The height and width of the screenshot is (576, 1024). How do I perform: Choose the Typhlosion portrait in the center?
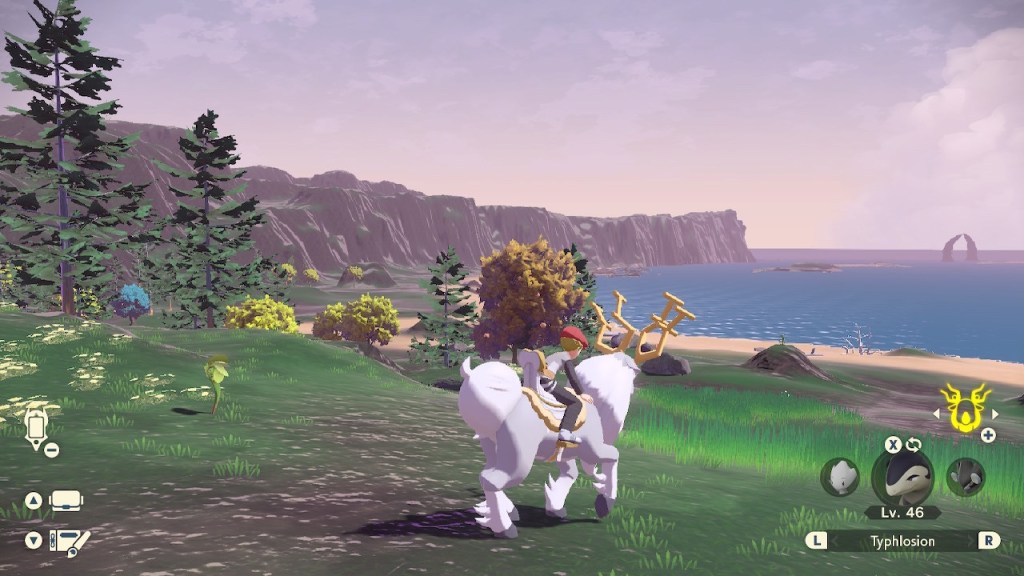(902, 476)
